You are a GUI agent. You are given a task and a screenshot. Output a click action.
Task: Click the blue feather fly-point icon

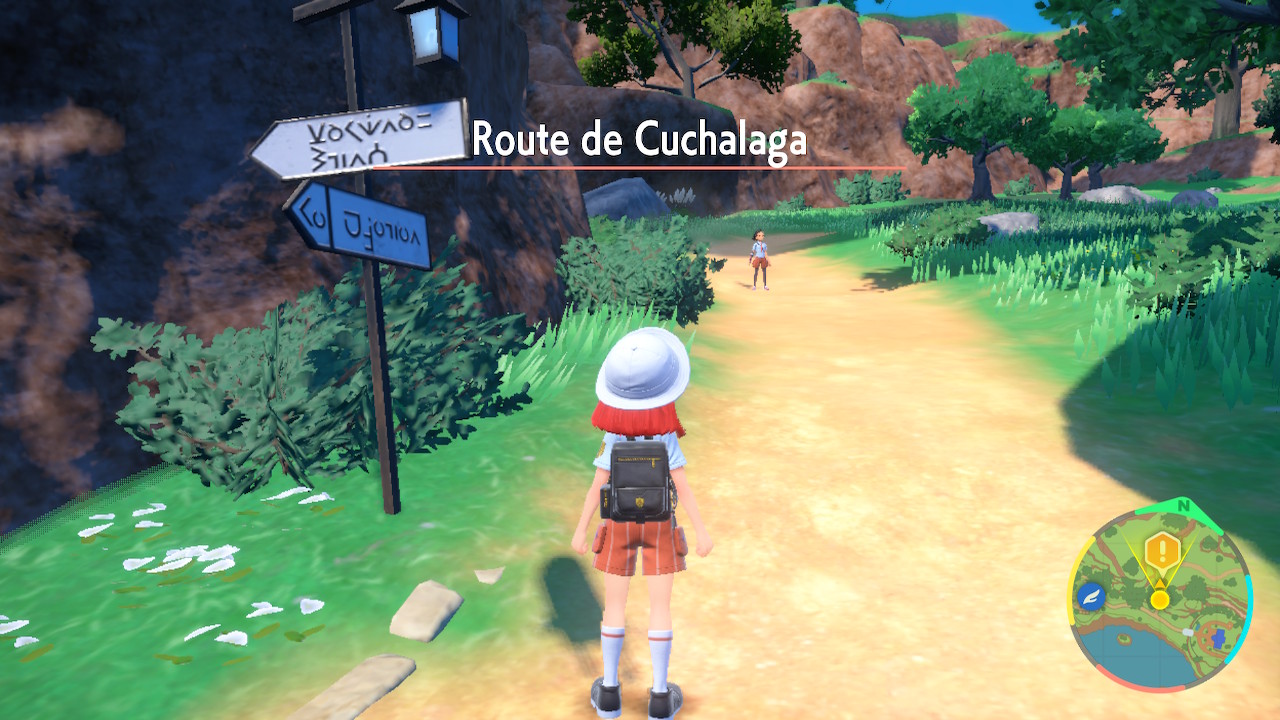click(1091, 597)
